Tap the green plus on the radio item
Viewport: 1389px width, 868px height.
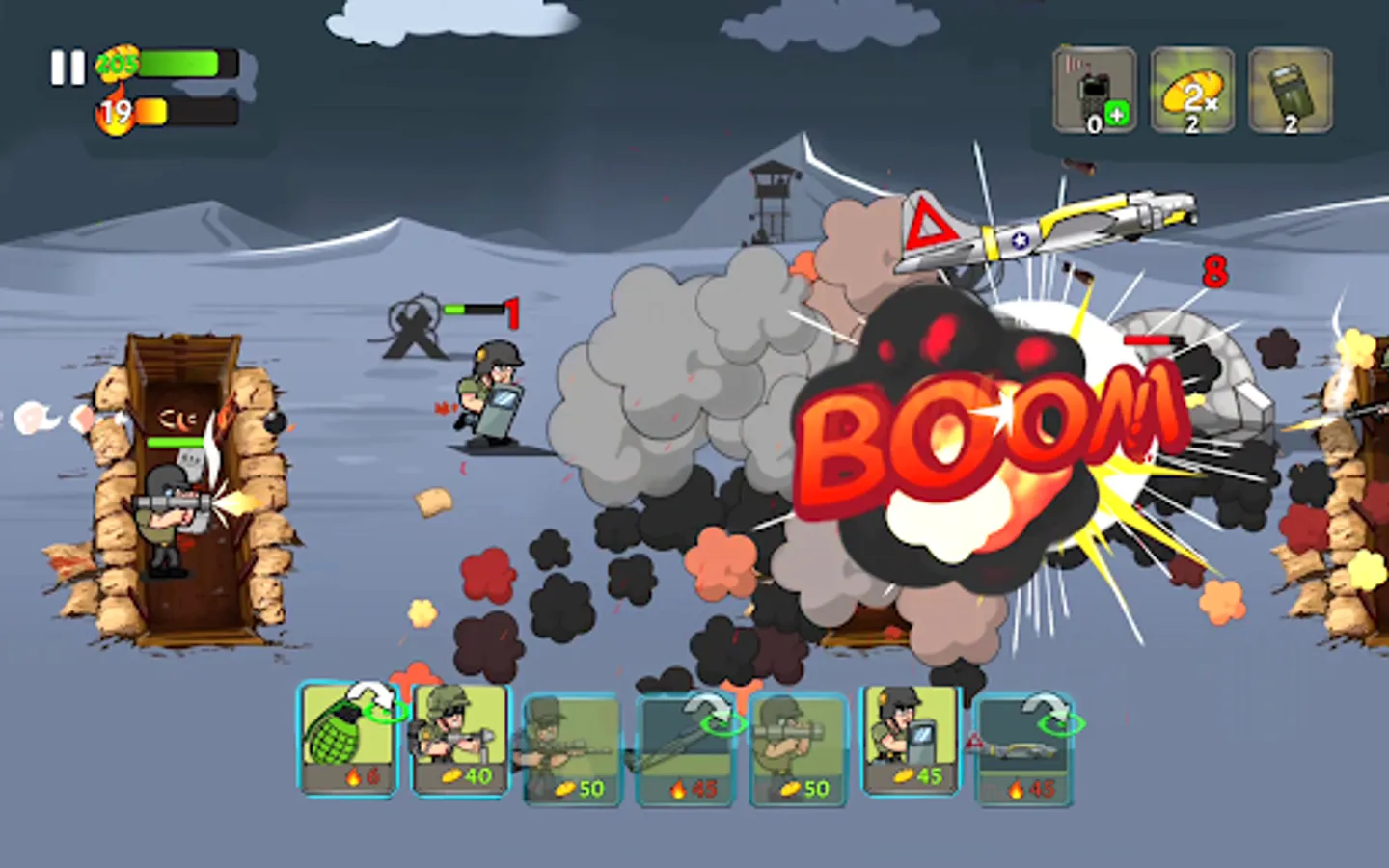tap(1116, 114)
